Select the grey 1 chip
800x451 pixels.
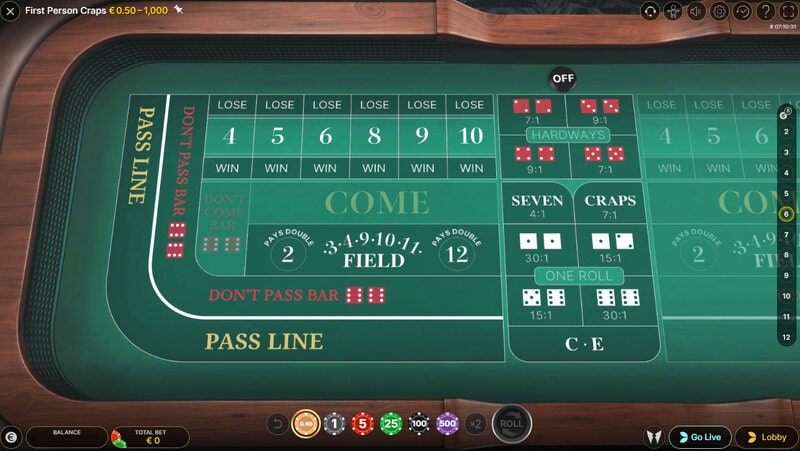(334, 424)
